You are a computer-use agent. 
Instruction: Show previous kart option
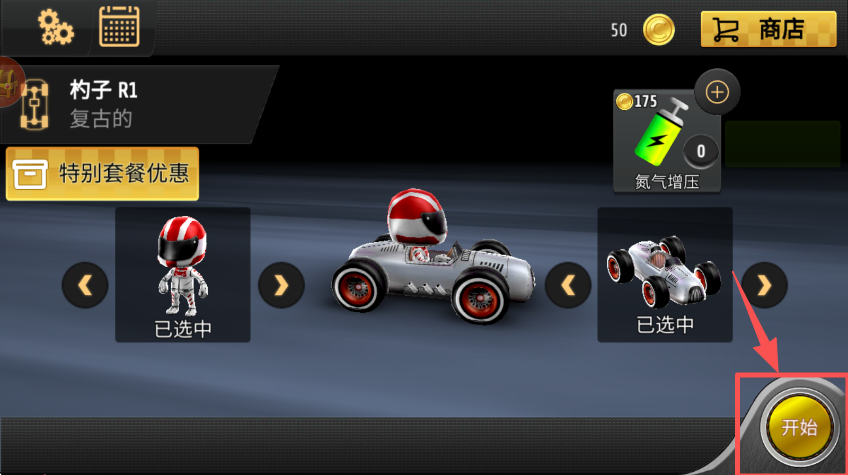click(x=568, y=286)
